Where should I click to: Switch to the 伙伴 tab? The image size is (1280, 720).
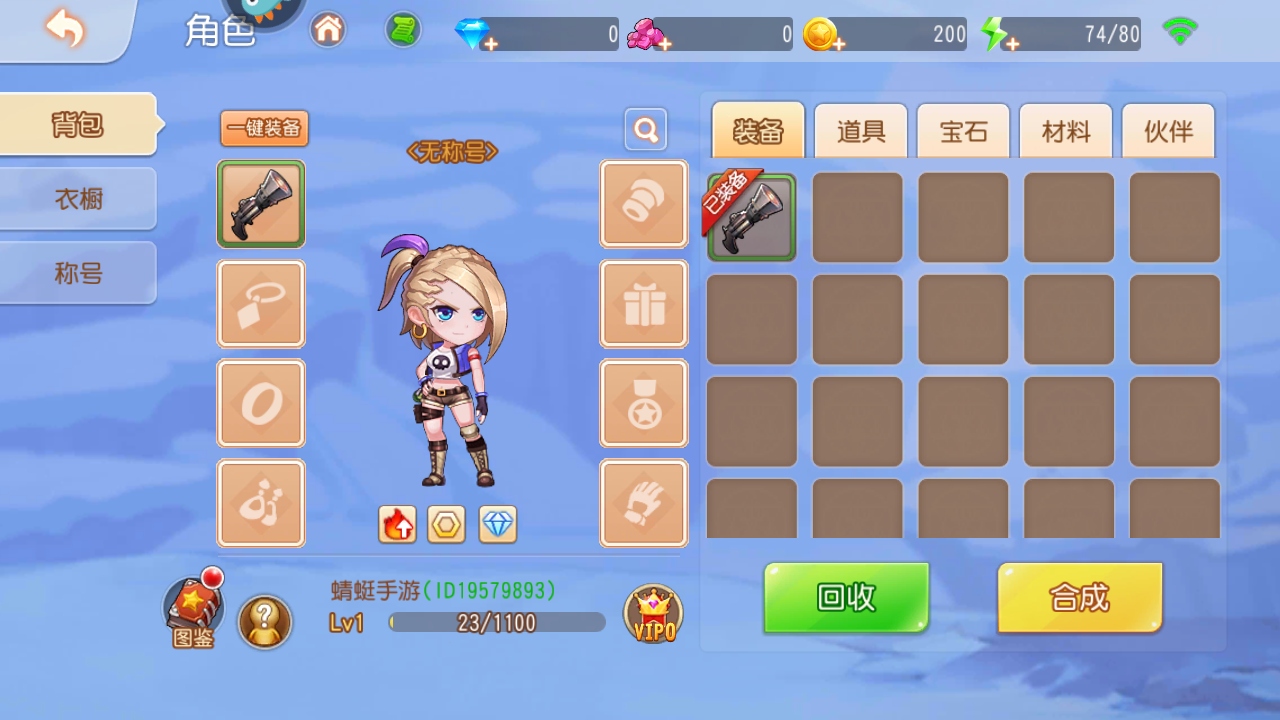(1168, 131)
